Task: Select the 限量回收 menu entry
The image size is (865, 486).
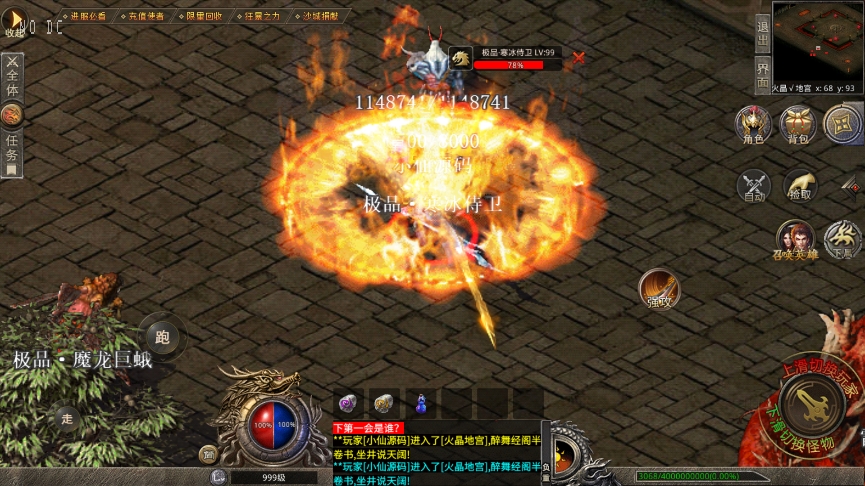Action: [x=204, y=16]
